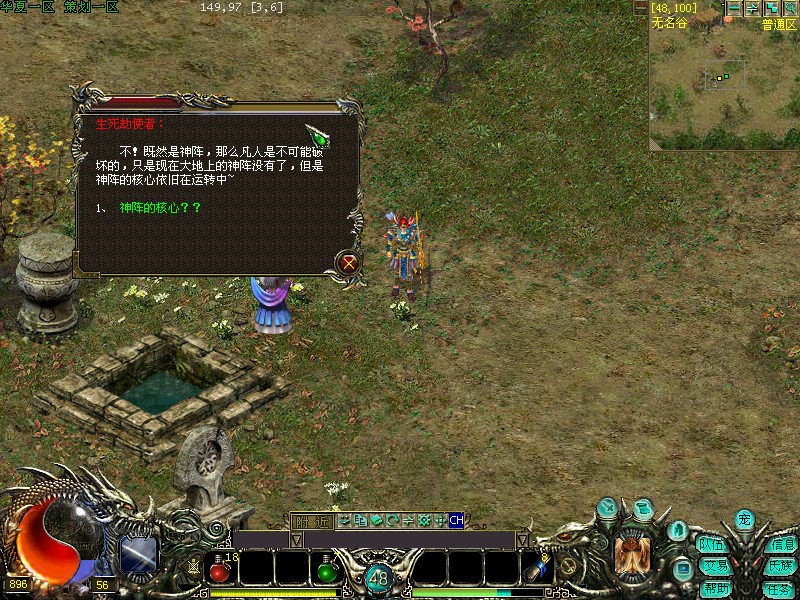Viewport: 800px width, 600px height.
Task: Choose the green reply 神阵的核心？？
Action: tap(160, 207)
